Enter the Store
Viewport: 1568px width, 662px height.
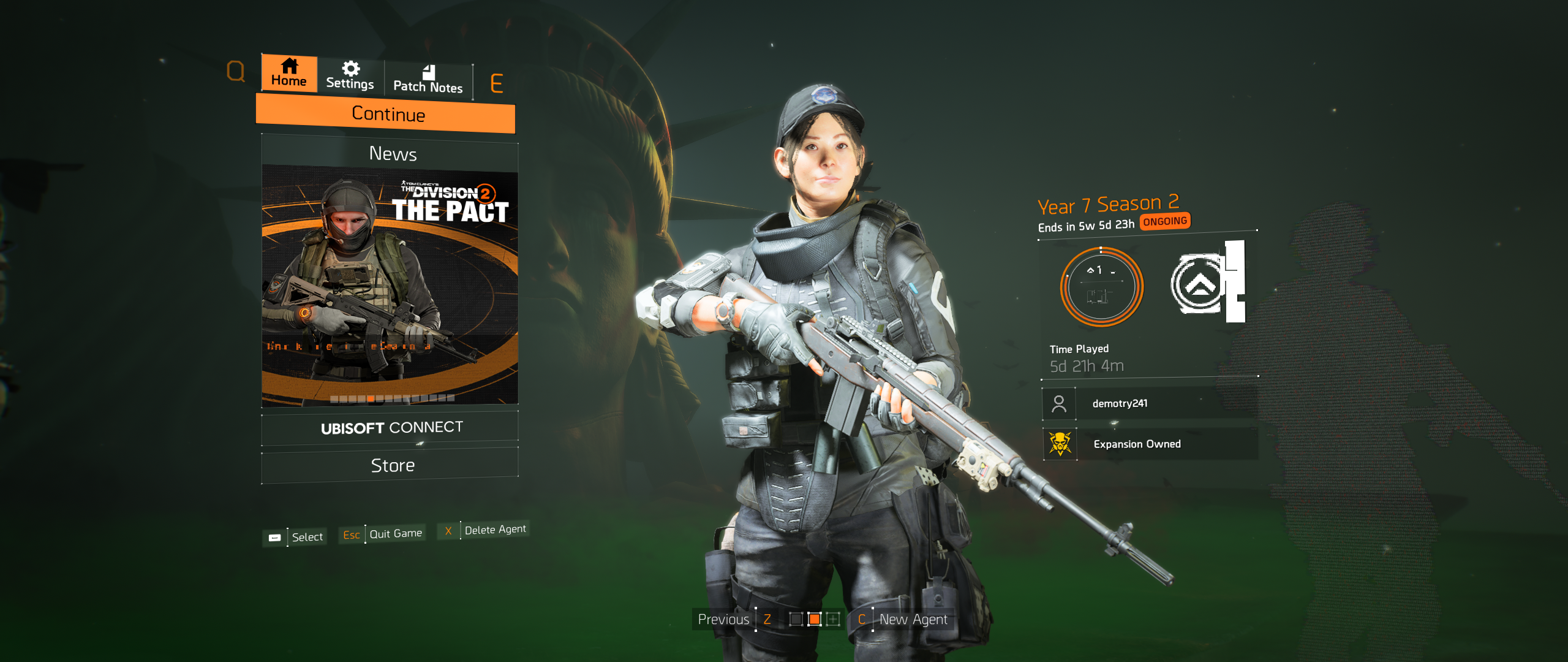[x=392, y=466]
